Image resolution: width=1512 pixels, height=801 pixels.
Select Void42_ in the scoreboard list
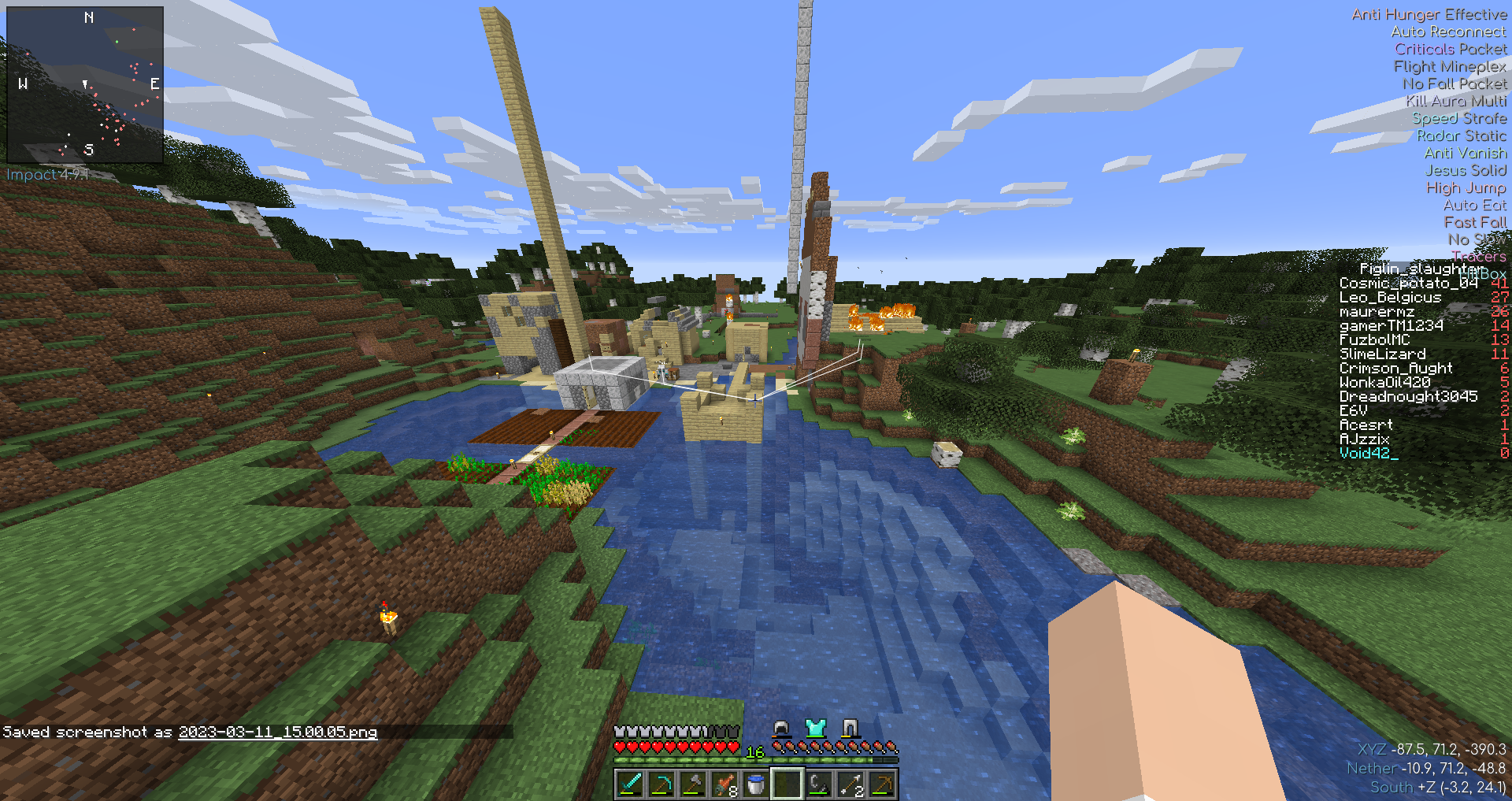[1369, 454]
